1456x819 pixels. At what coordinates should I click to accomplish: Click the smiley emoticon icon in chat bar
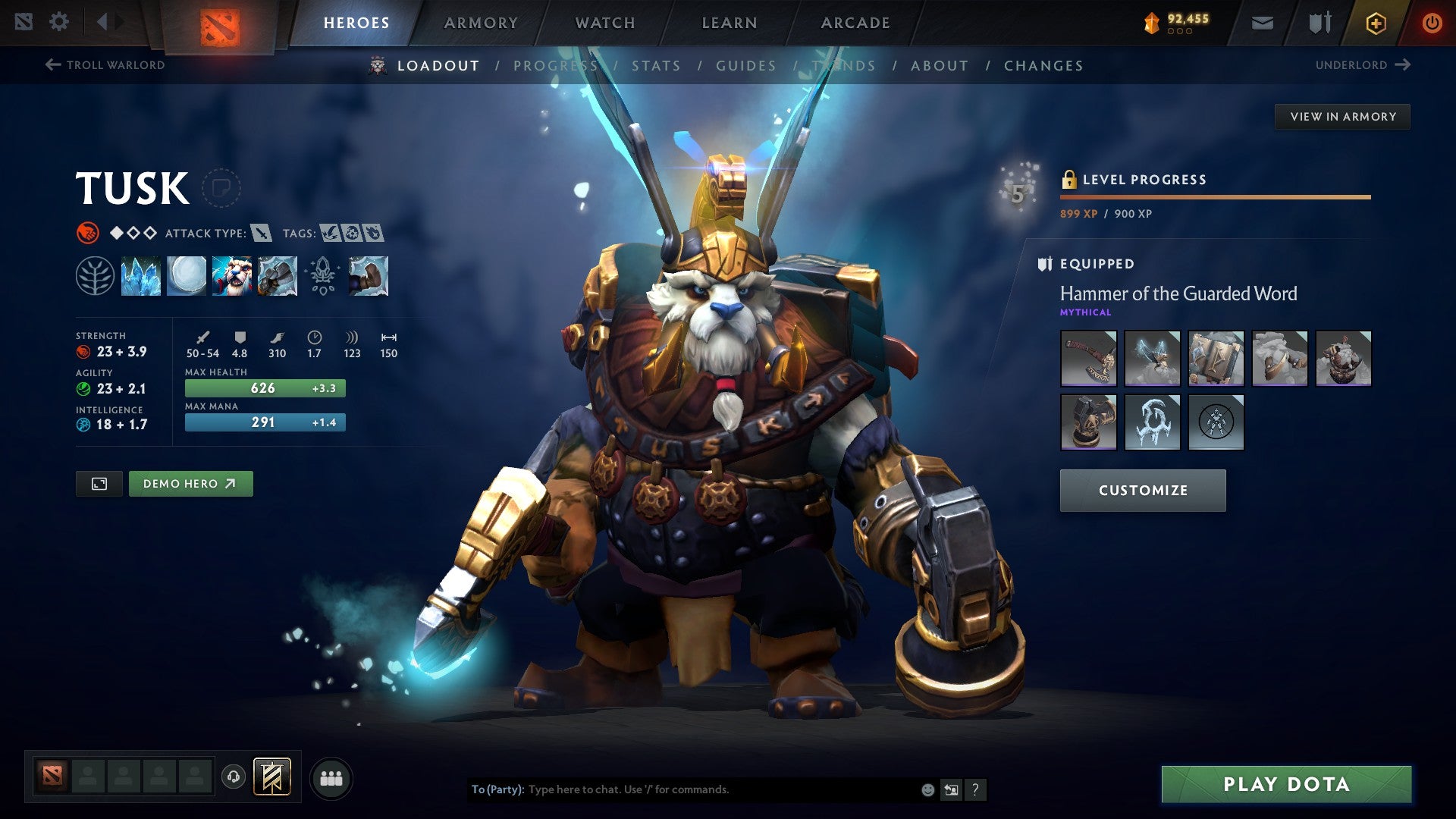(926, 789)
